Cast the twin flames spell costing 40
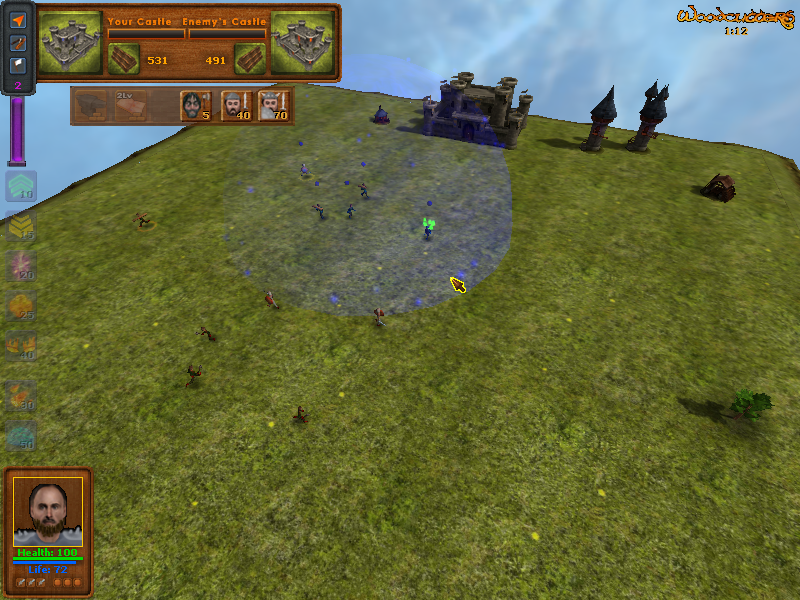The height and width of the screenshot is (600, 800). (x=21, y=346)
